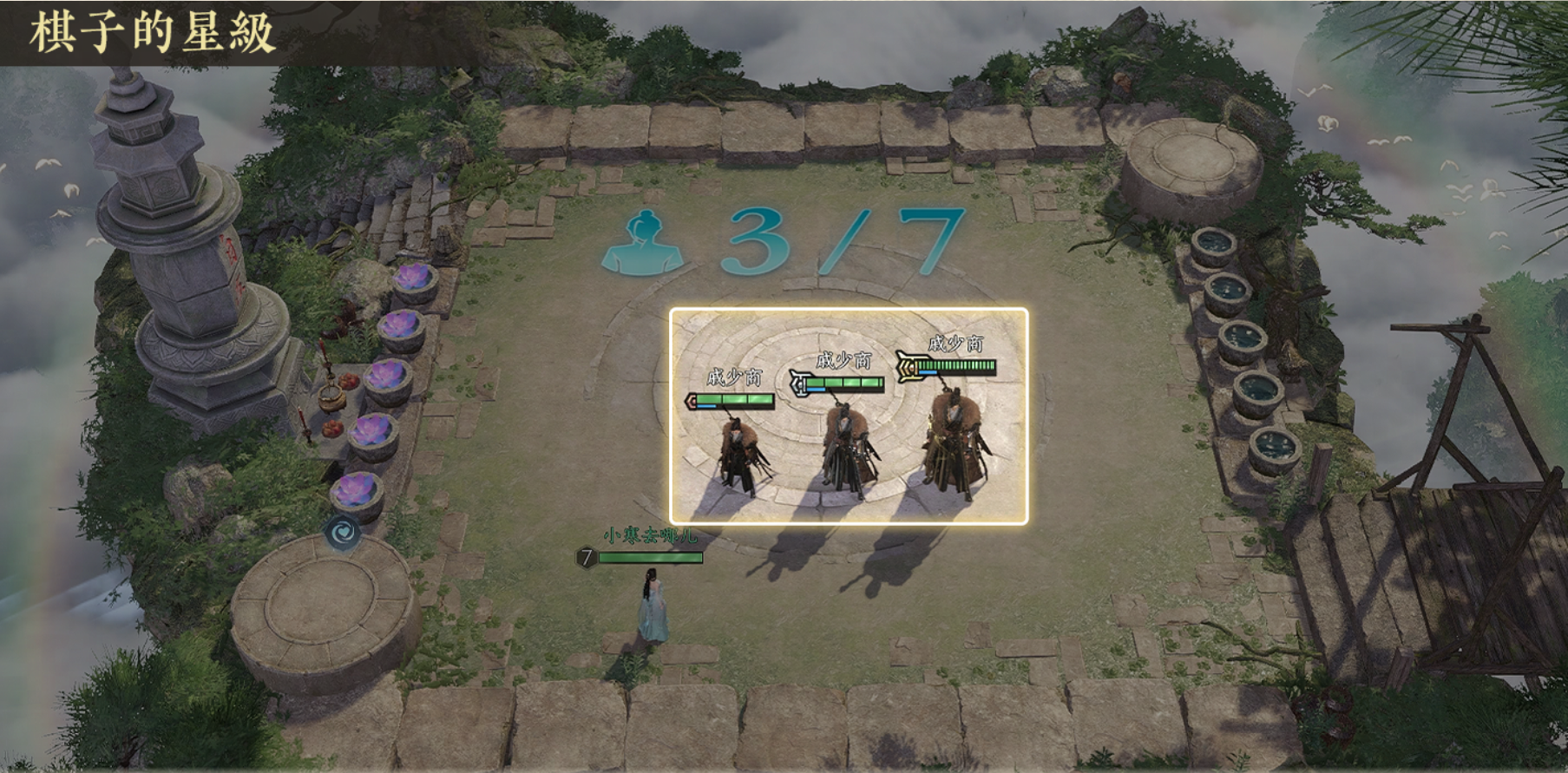Screen dimensions: 1568x773
Task: Select the three-star 戚少商 unit with gold badge
Action: coord(955,442)
